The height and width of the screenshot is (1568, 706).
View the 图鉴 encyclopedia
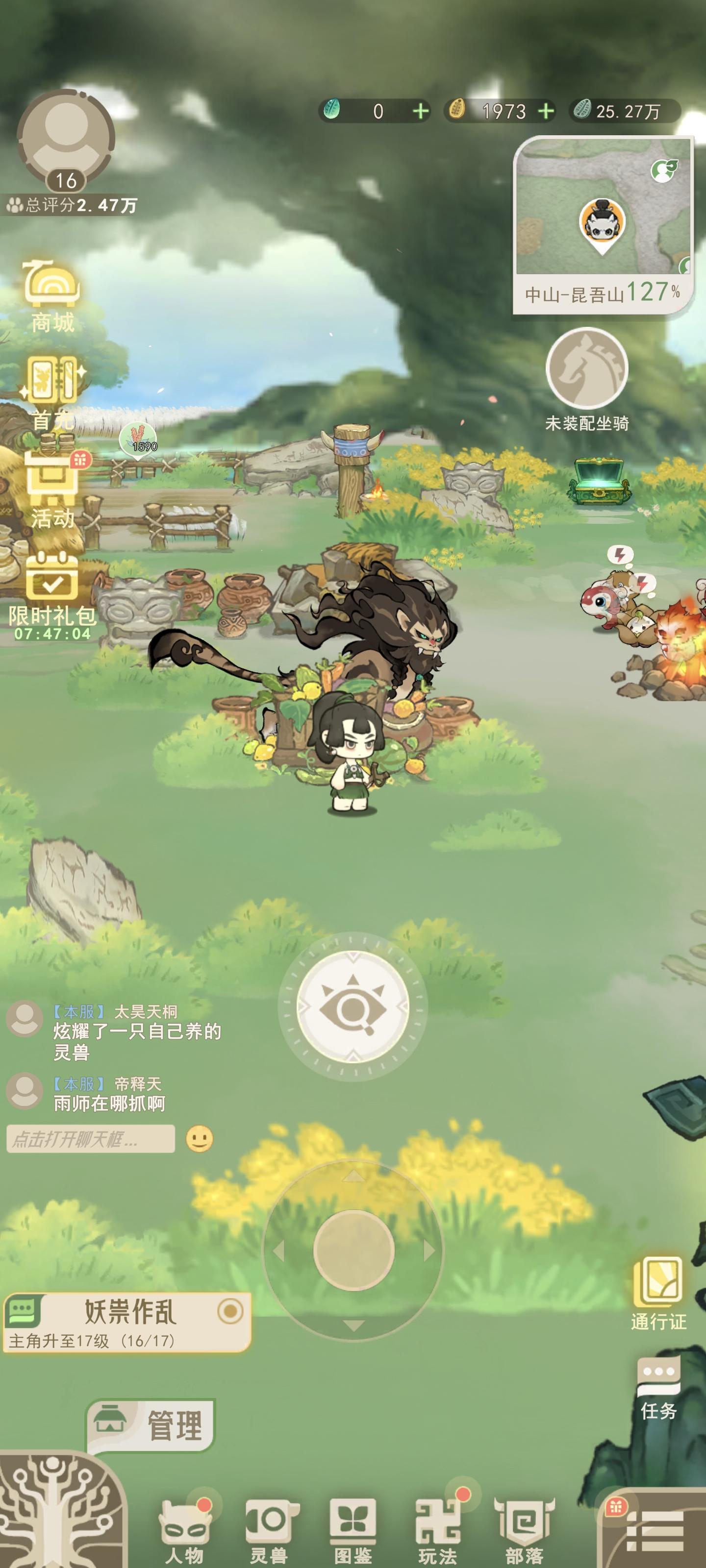tap(352, 1523)
